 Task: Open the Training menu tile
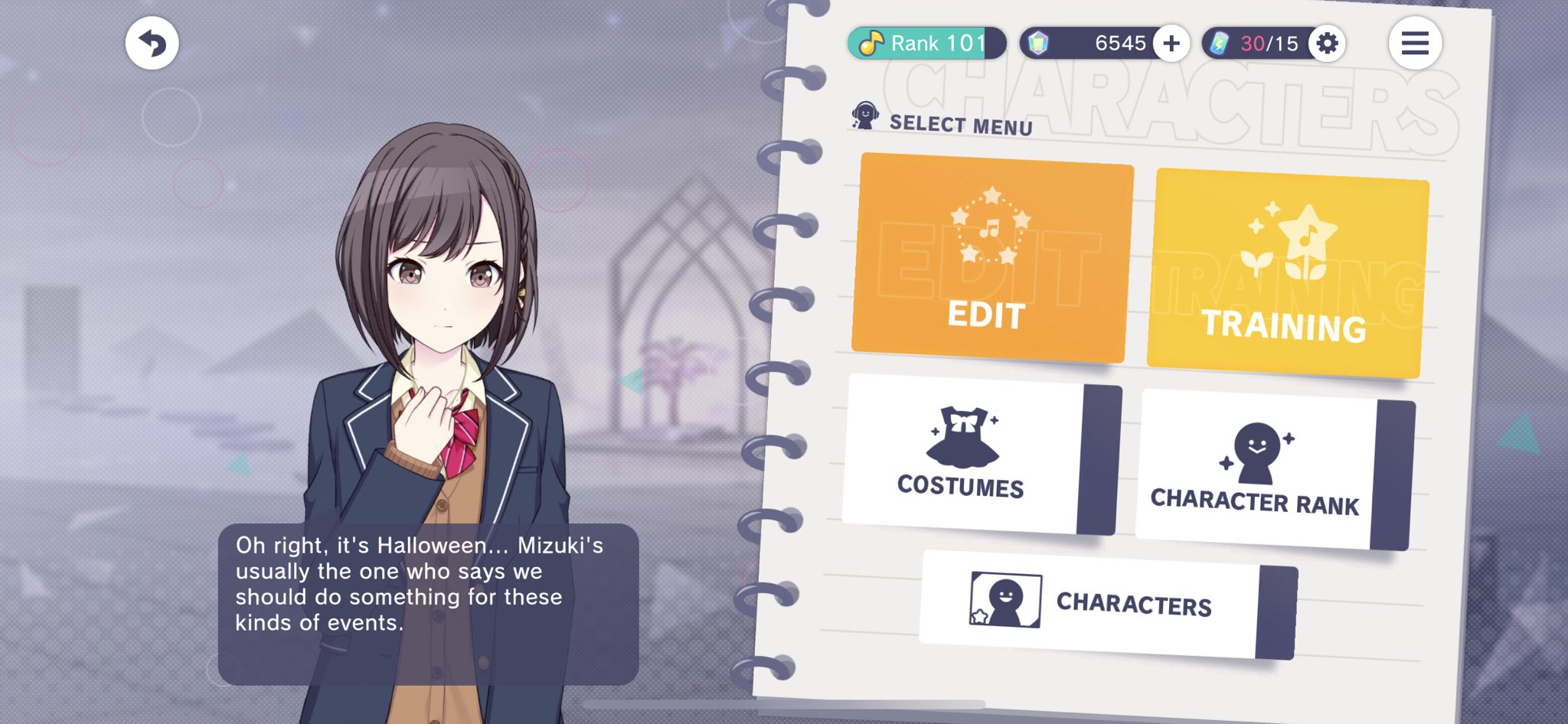click(x=1287, y=273)
